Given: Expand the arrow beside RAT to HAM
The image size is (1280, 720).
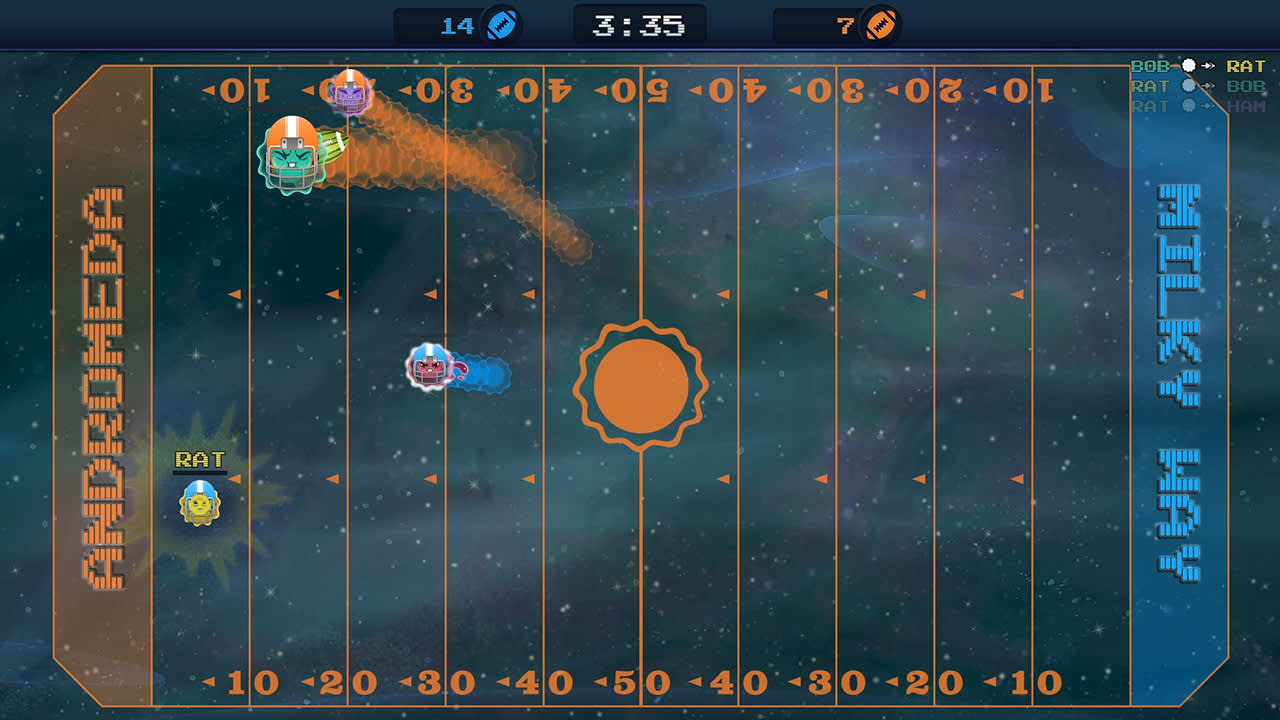Looking at the screenshot, I should pos(1208,104).
